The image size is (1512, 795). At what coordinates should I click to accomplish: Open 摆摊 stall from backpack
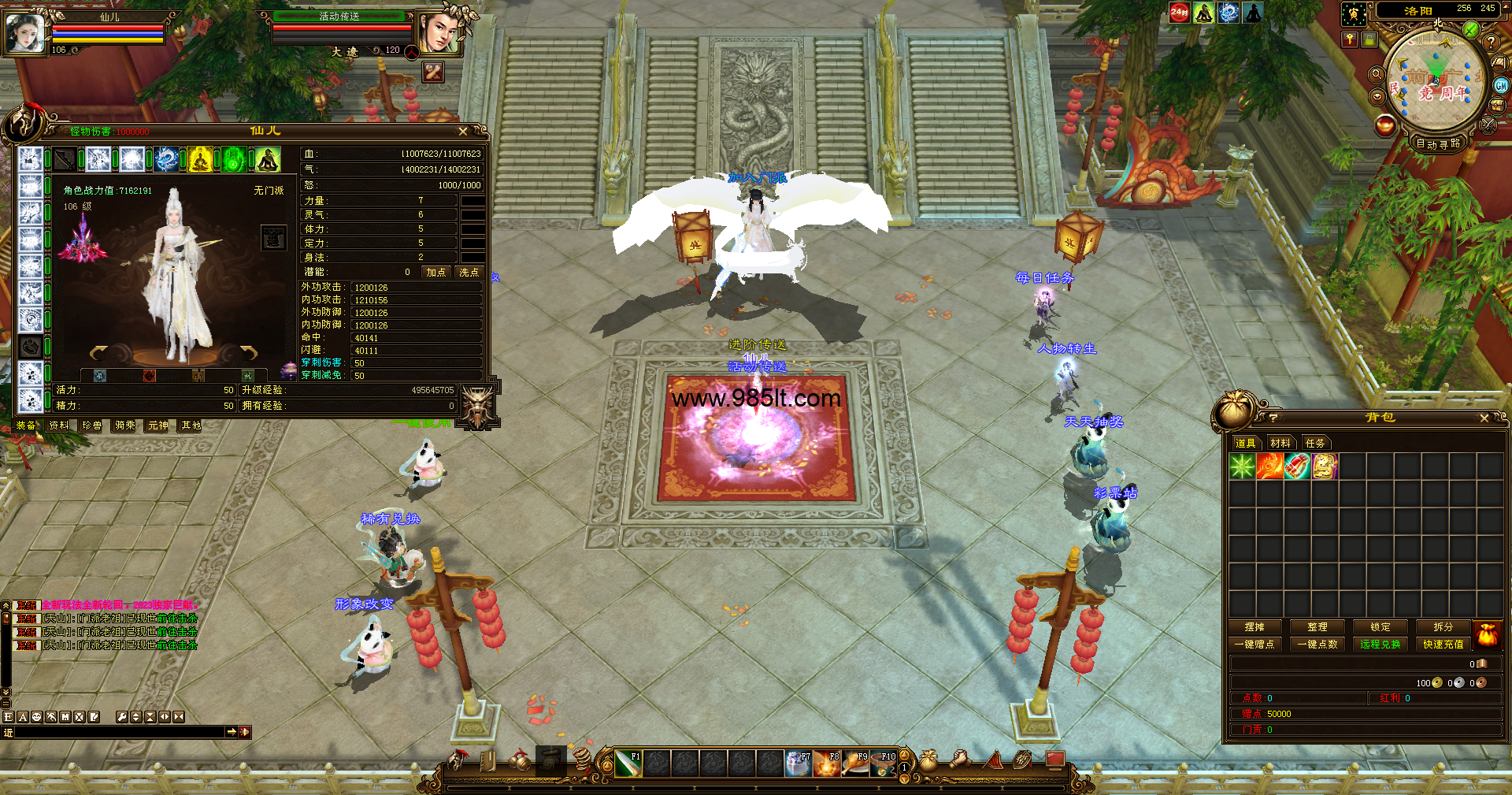point(1254,627)
